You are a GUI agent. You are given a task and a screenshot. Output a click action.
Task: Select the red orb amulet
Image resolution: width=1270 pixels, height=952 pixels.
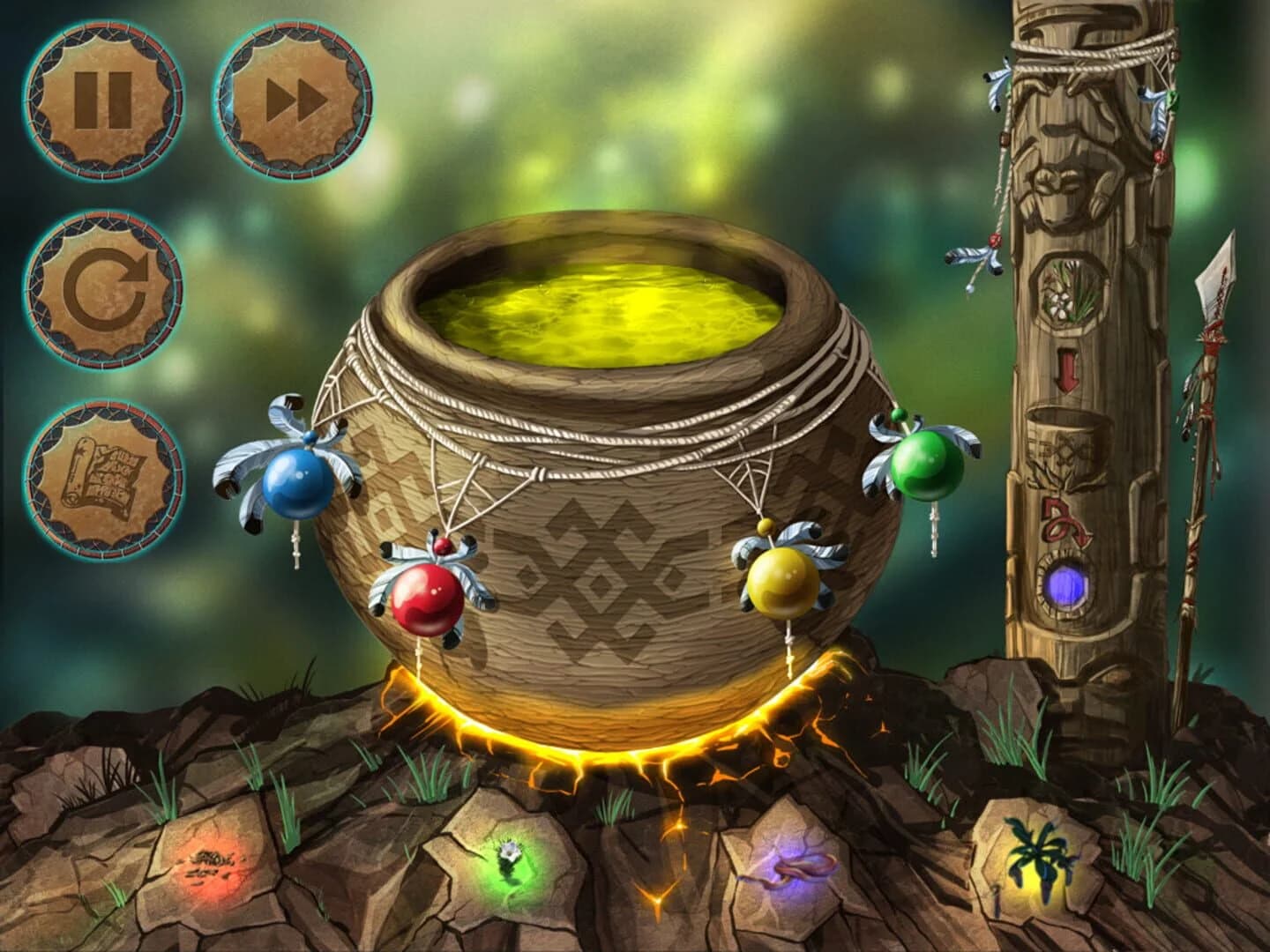(x=428, y=599)
